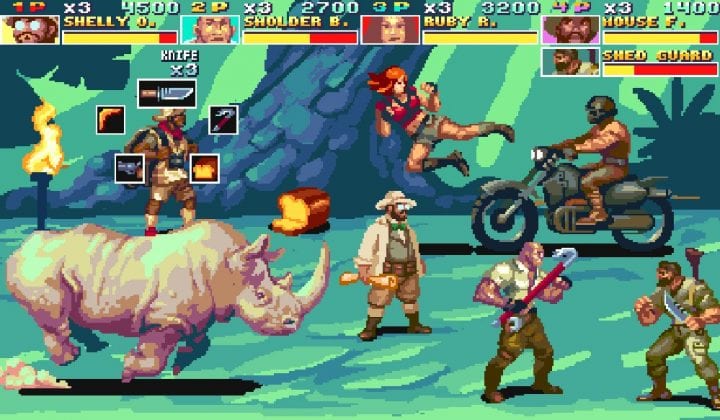Click Sholder B.'s player two portrait
This screenshot has width=720, height=420.
[210, 30]
